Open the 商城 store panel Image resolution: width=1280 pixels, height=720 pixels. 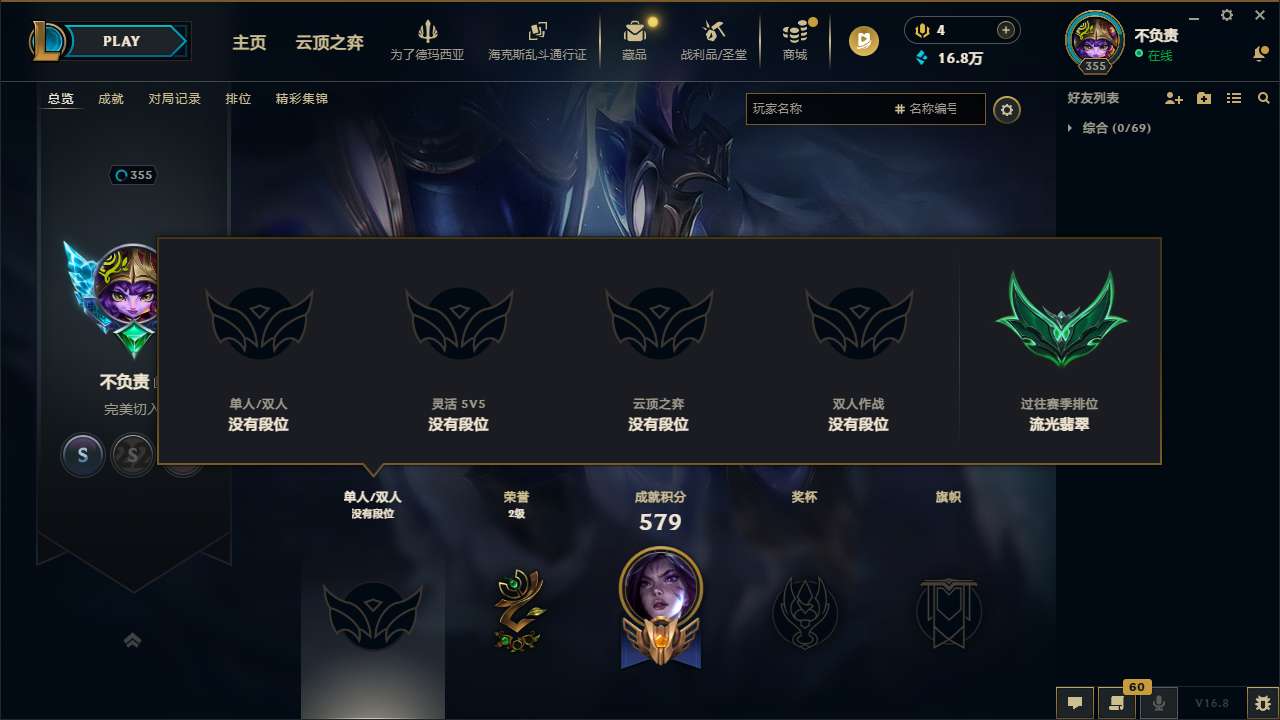pos(795,40)
